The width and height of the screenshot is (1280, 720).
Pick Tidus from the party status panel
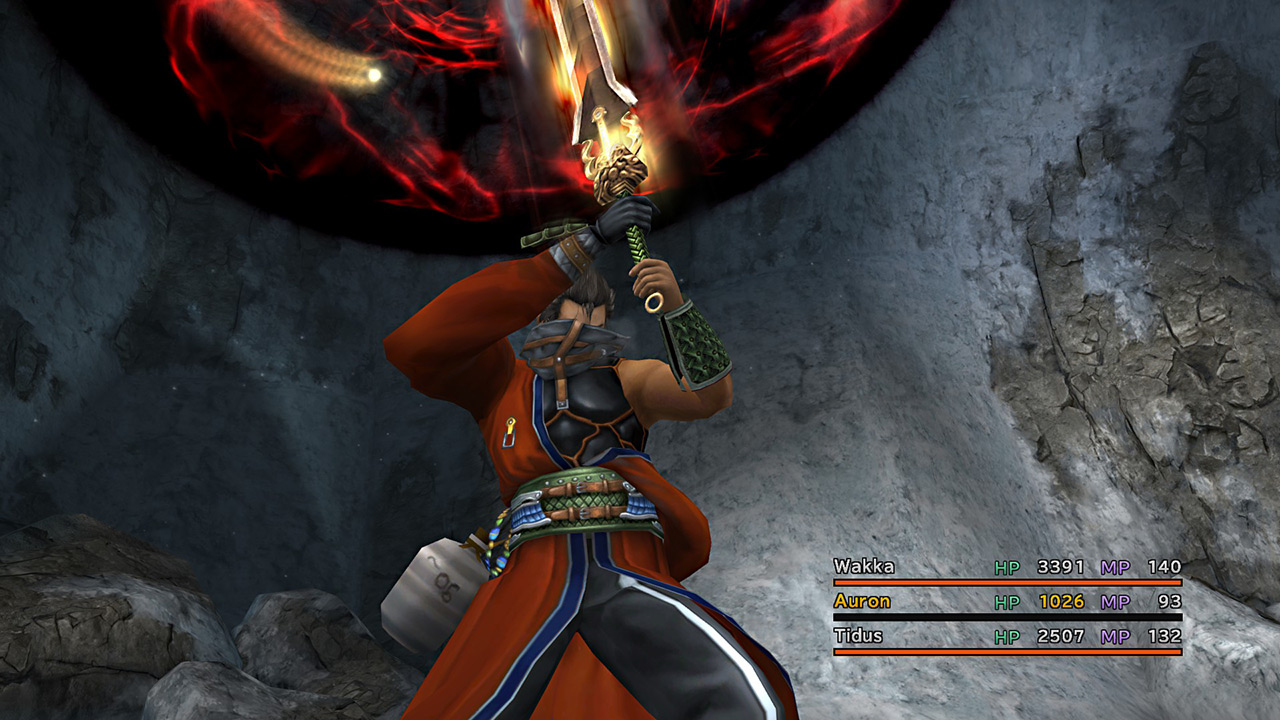click(860, 636)
